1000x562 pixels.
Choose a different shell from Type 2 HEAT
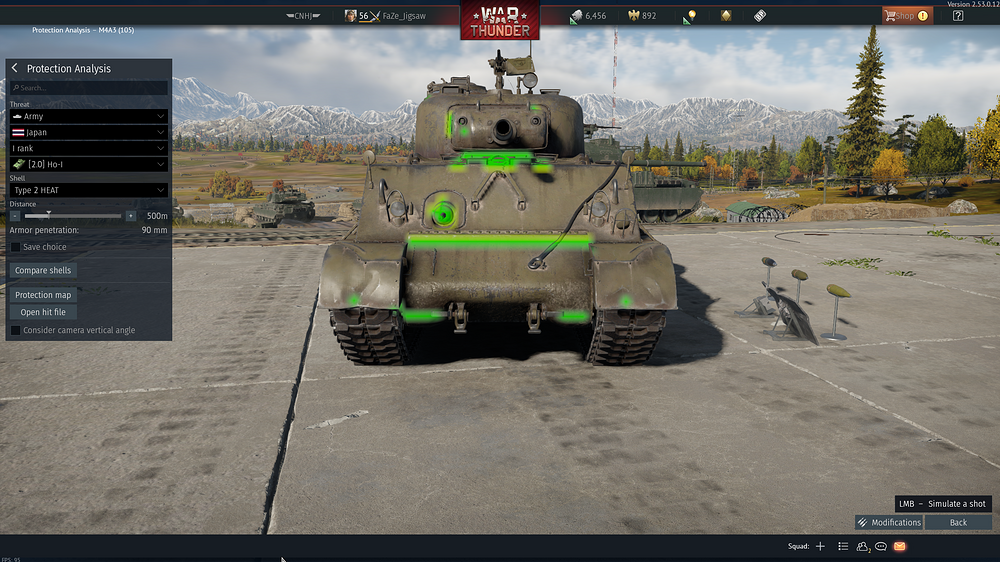pos(88,190)
